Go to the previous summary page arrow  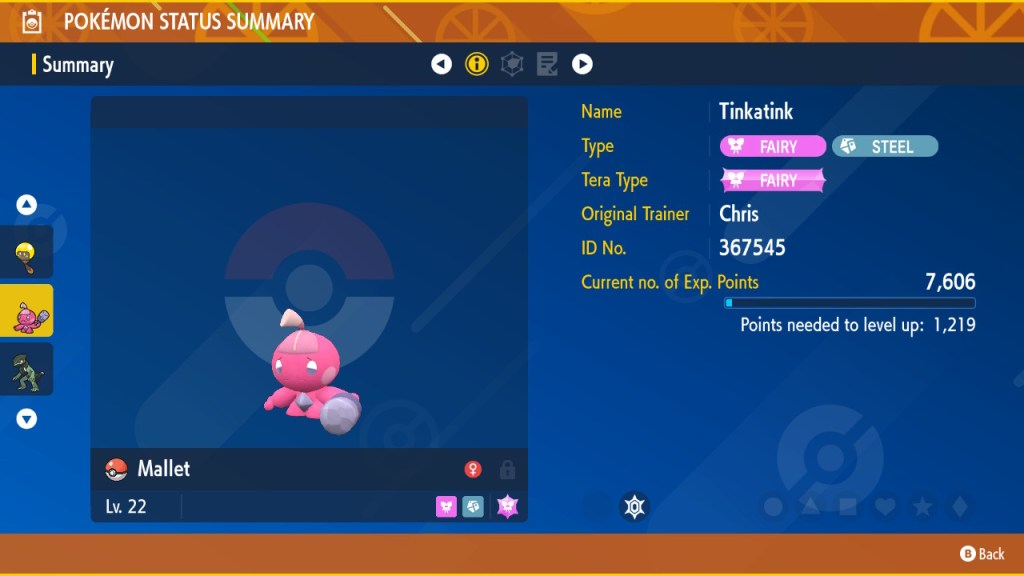point(441,65)
